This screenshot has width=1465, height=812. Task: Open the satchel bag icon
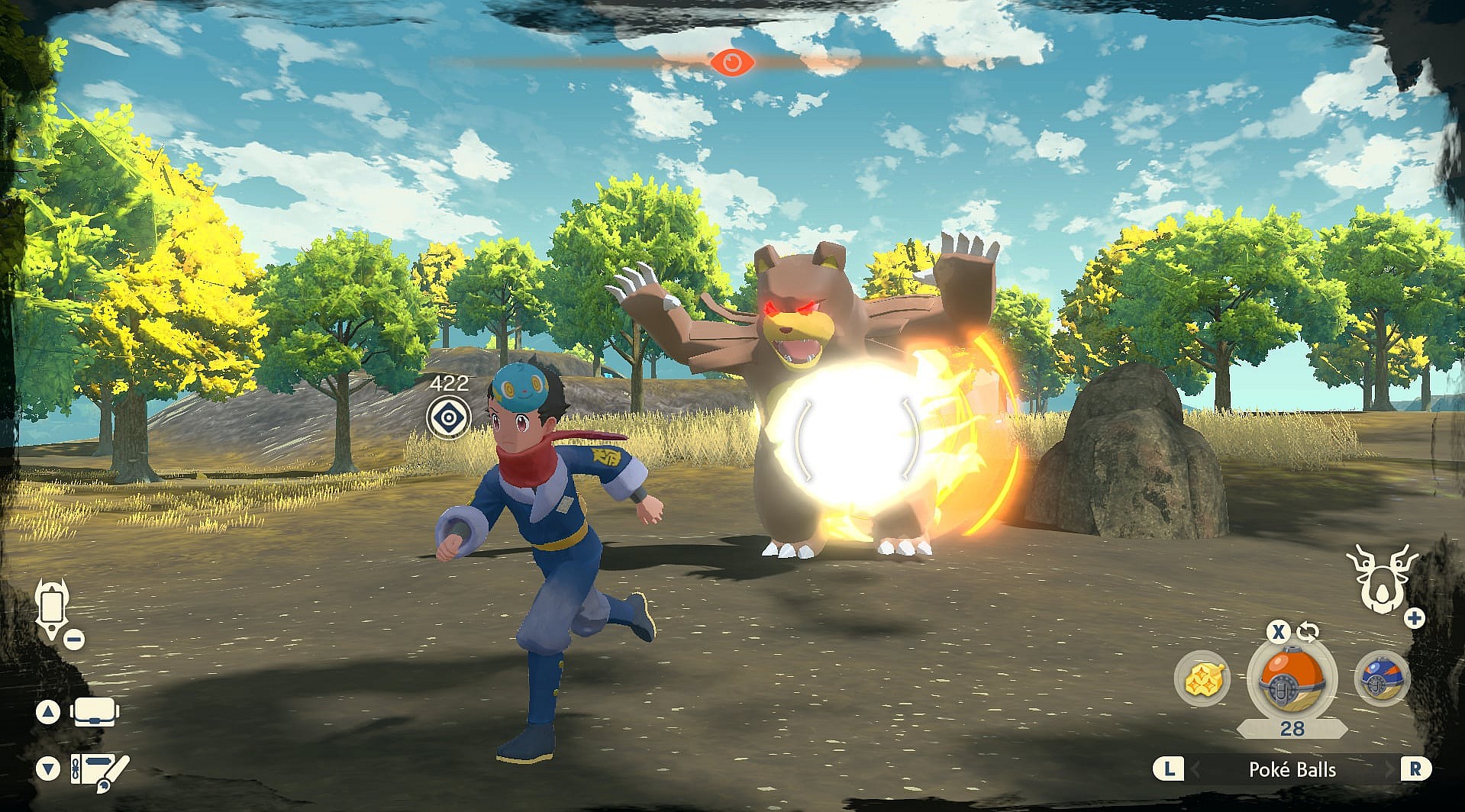(x=94, y=713)
